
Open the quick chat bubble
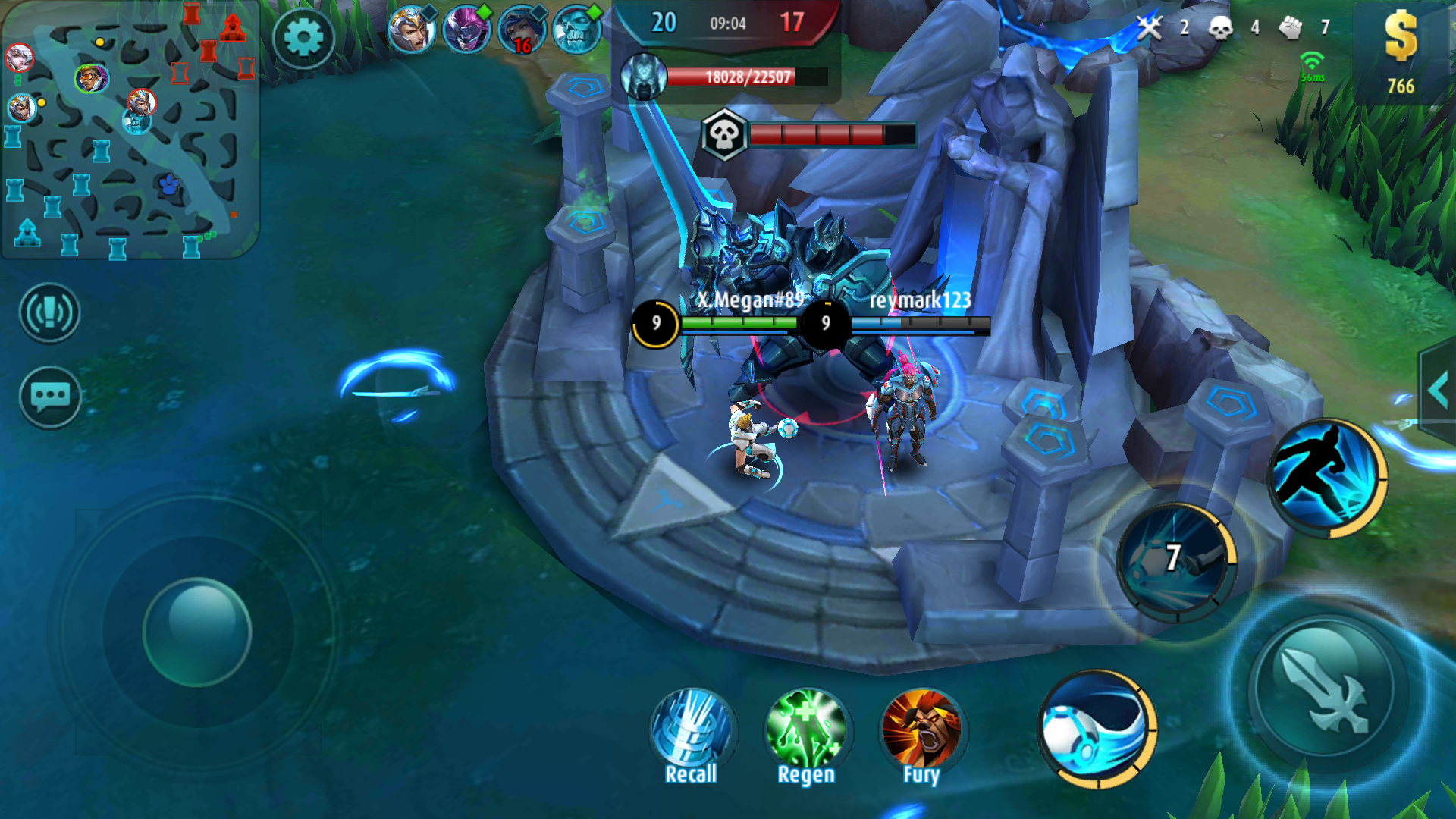coord(50,396)
